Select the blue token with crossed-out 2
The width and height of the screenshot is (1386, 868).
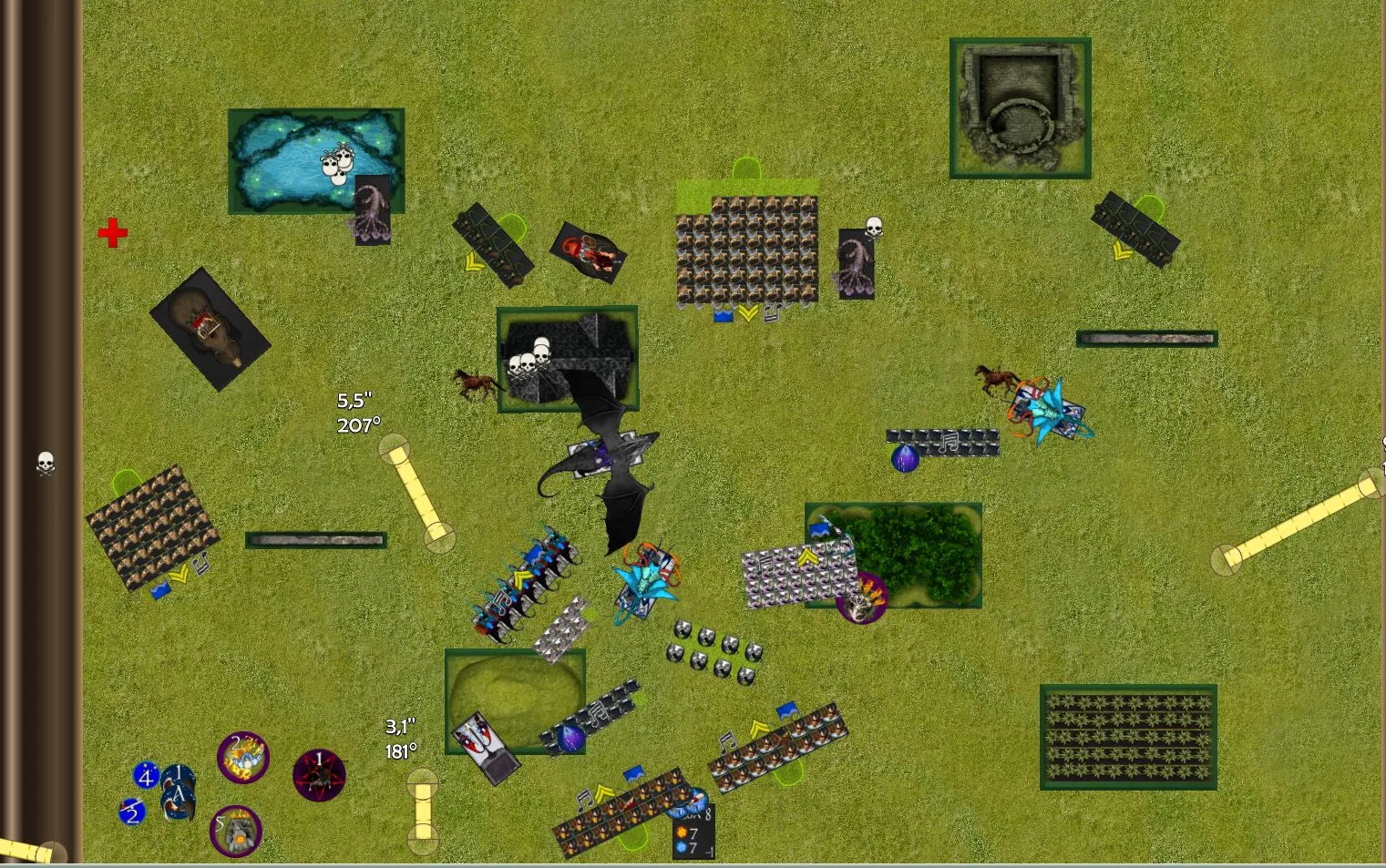tap(132, 811)
